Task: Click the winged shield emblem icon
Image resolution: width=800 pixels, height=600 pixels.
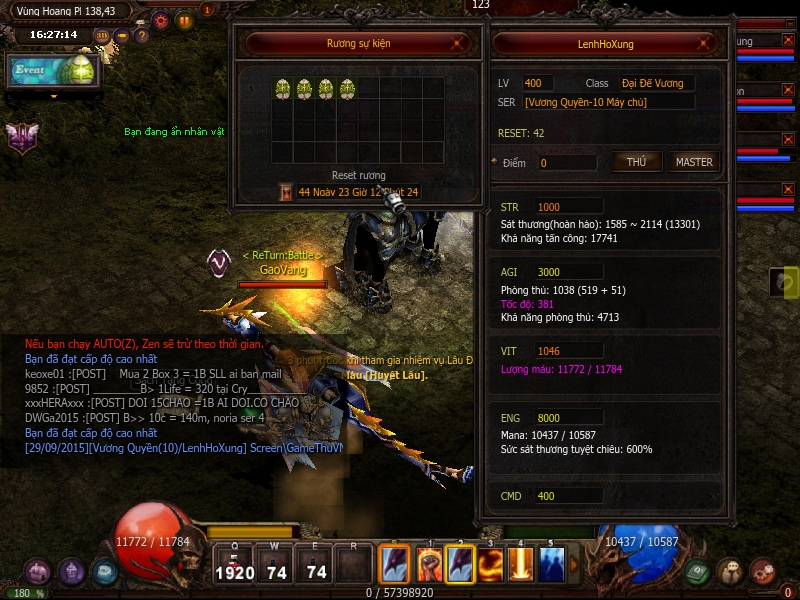Action: click(22, 137)
